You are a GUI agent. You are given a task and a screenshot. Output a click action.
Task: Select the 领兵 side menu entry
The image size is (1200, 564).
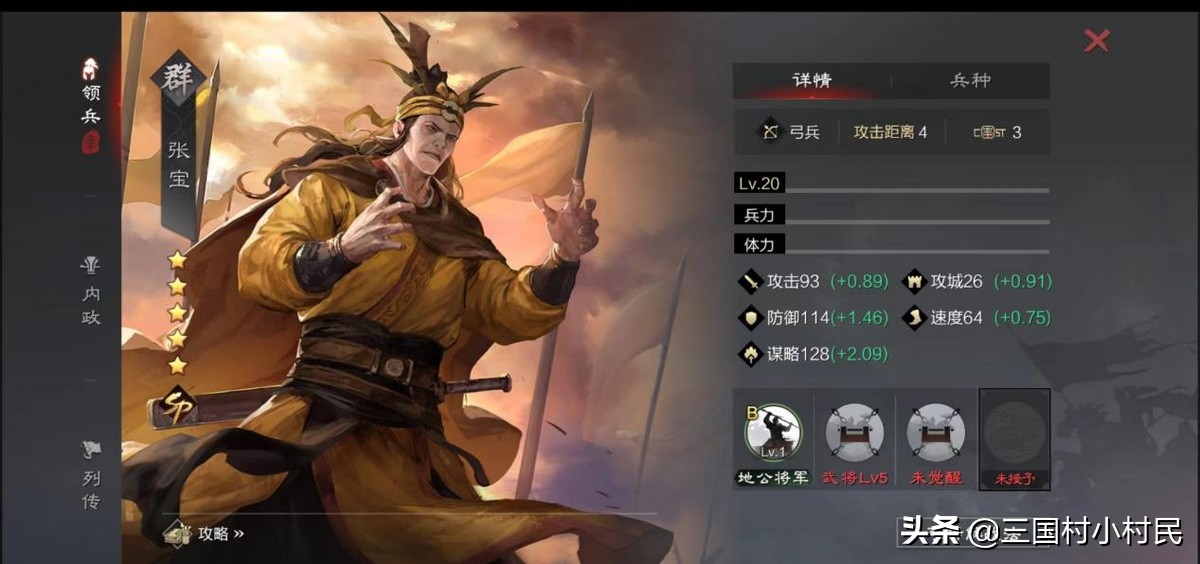91,105
